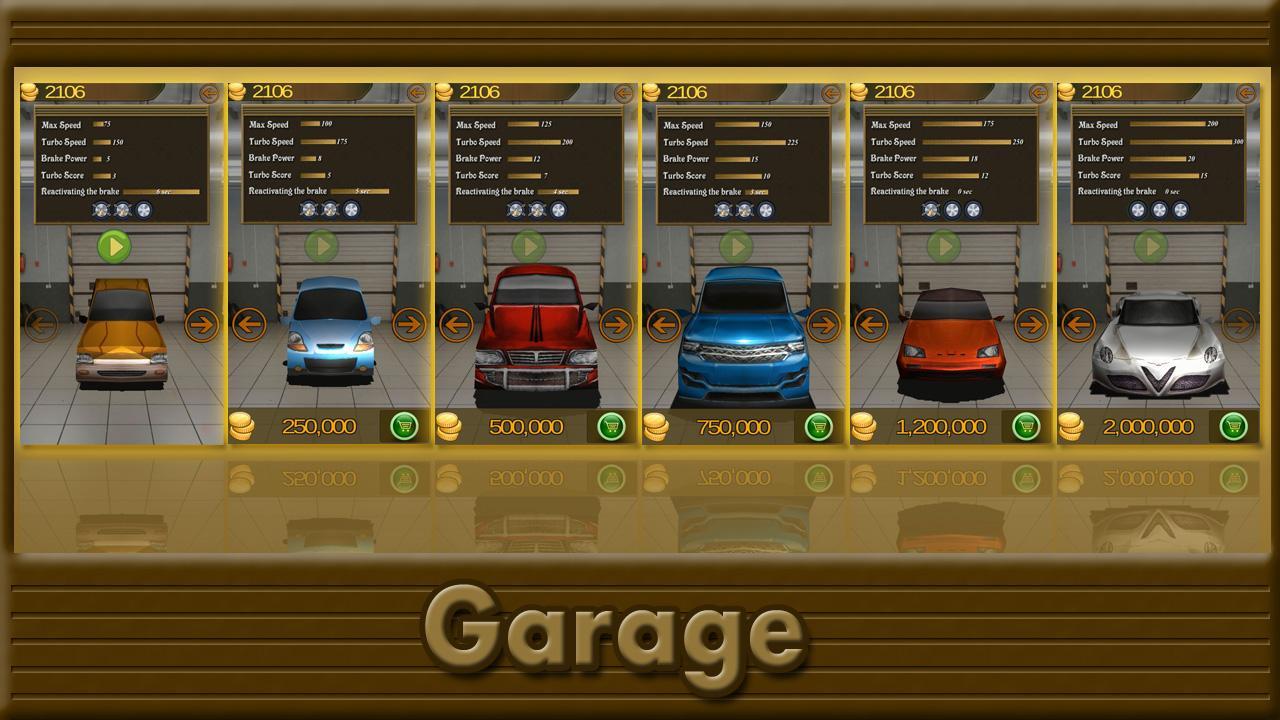
Task: Buy the silver sports car for 2,000,000
Action: pos(1233,427)
